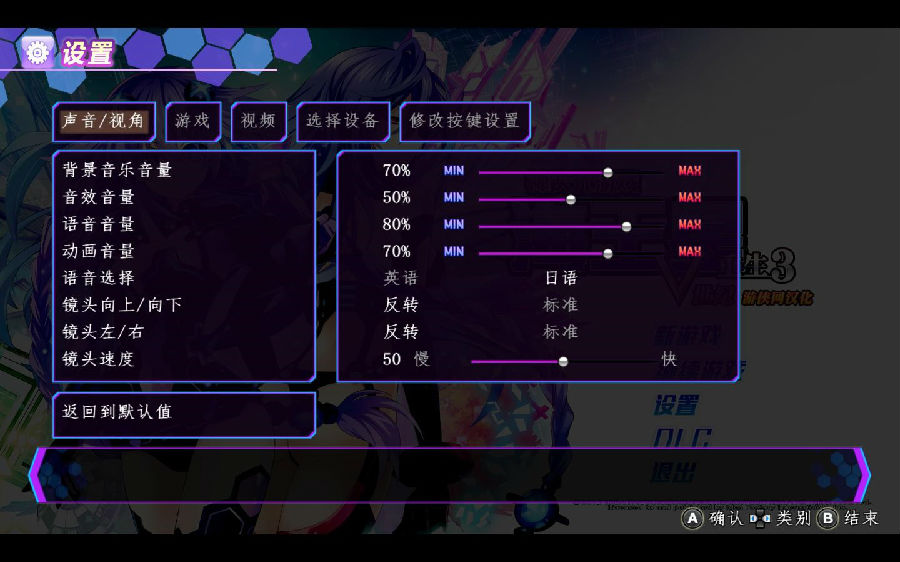Adjust the 背景音乐音量 slider handle
Screen dimensions: 900x562
point(608,171)
